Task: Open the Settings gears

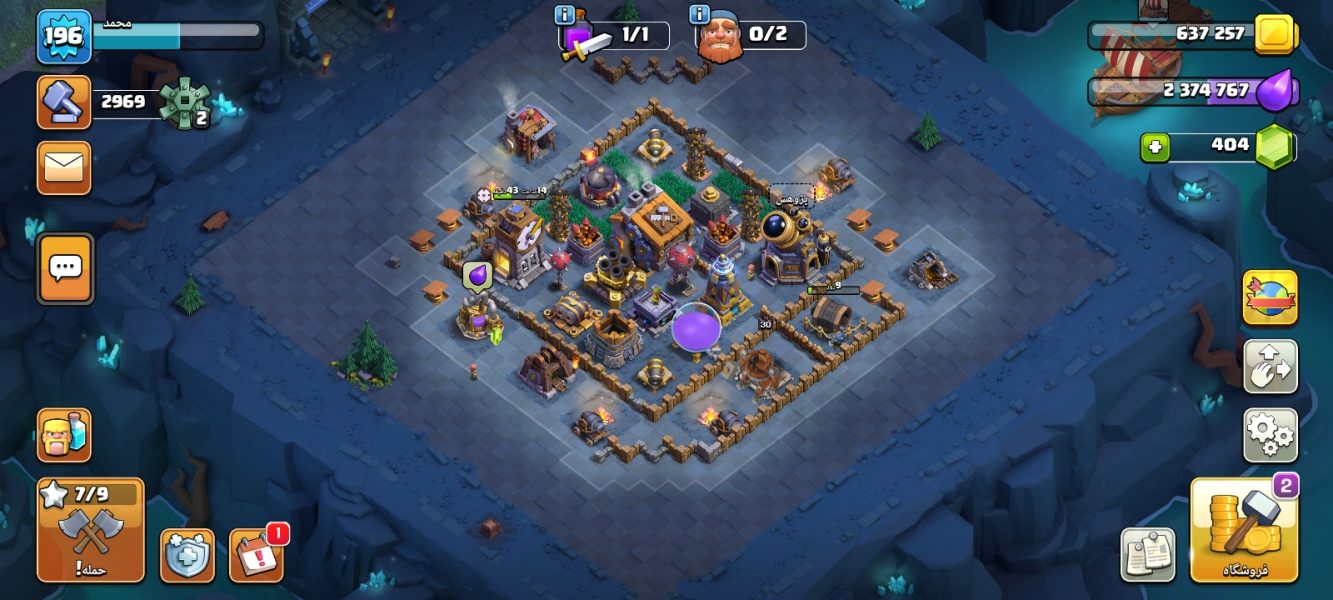Action: pos(1270,435)
